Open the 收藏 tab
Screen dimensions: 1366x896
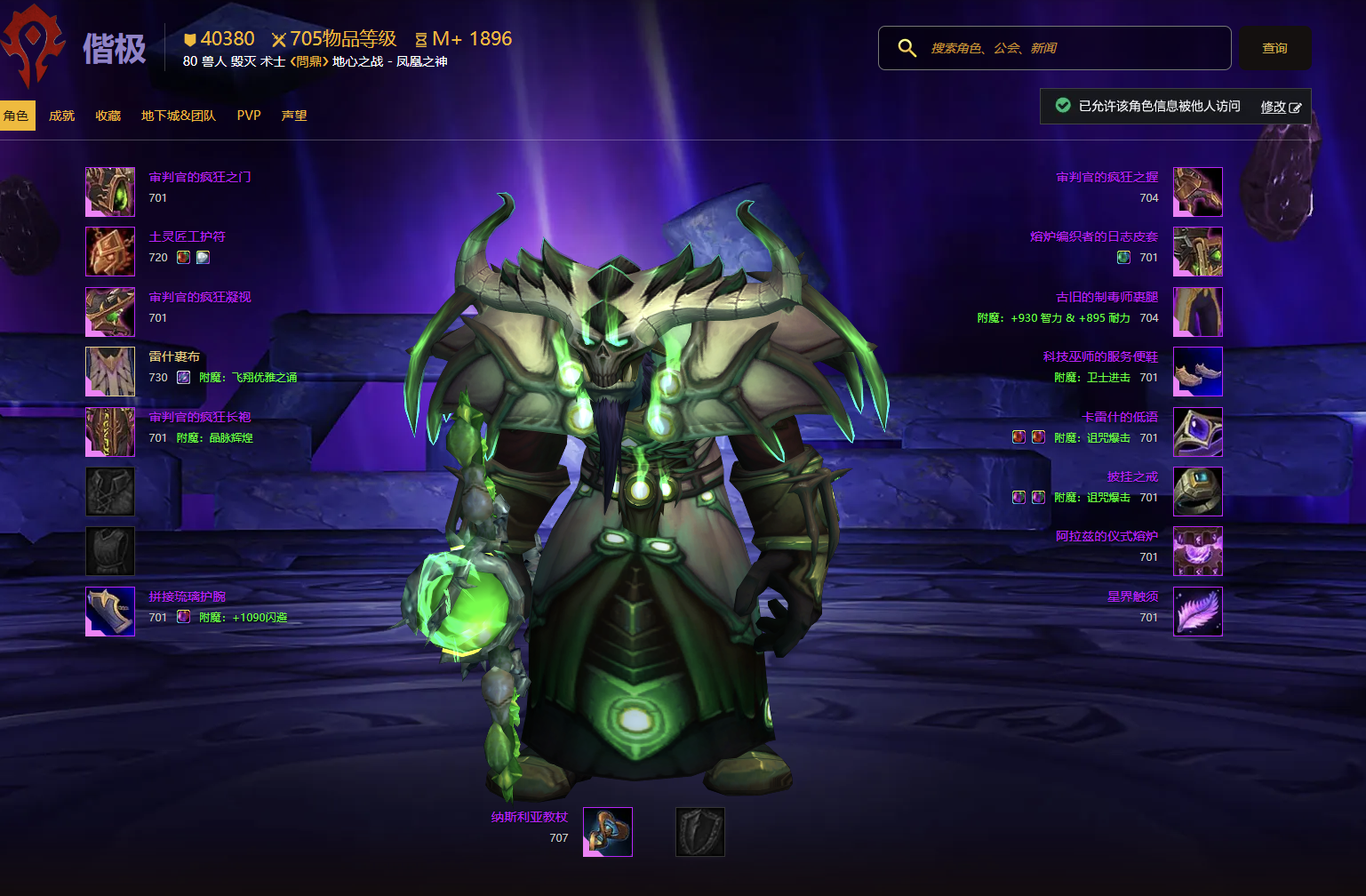pos(108,116)
